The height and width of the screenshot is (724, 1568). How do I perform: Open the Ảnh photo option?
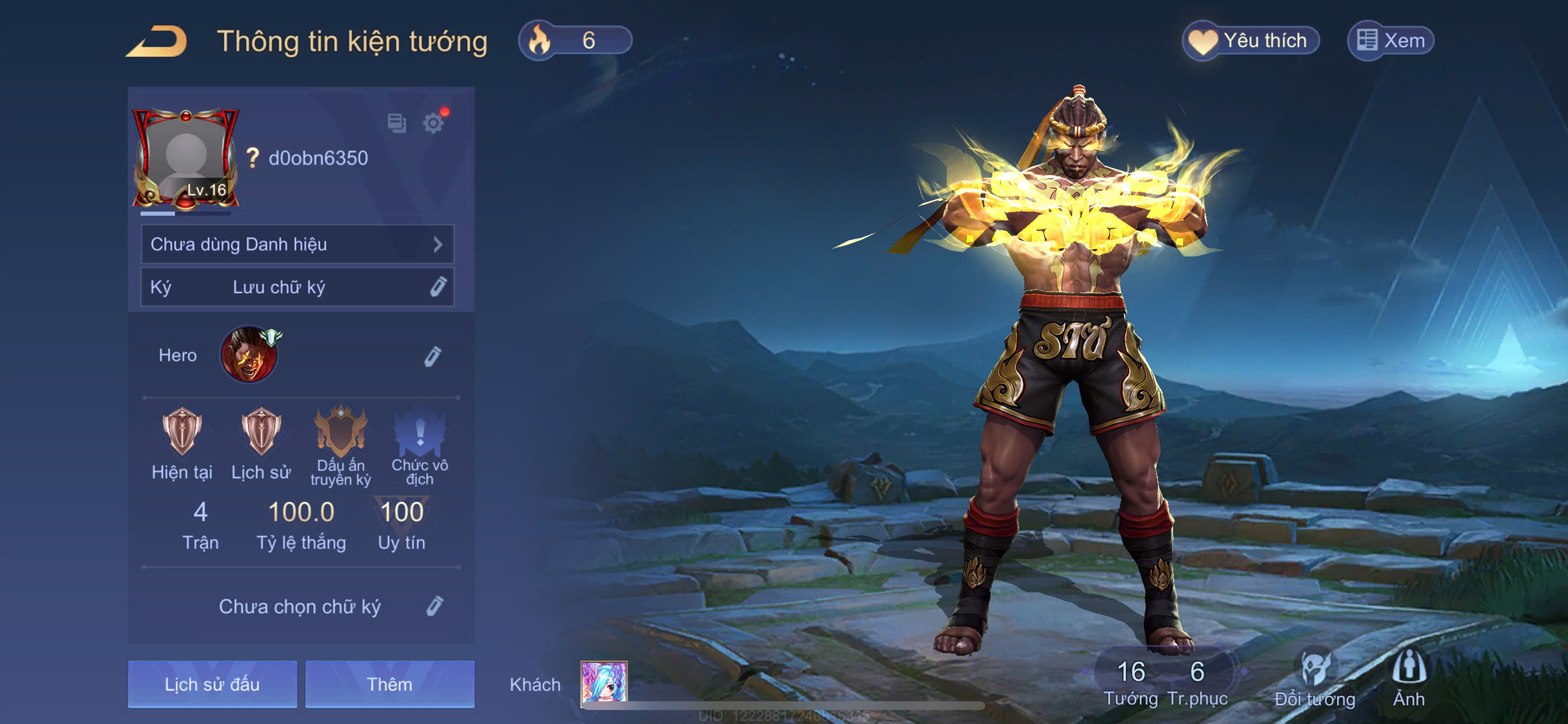click(x=1409, y=679)
